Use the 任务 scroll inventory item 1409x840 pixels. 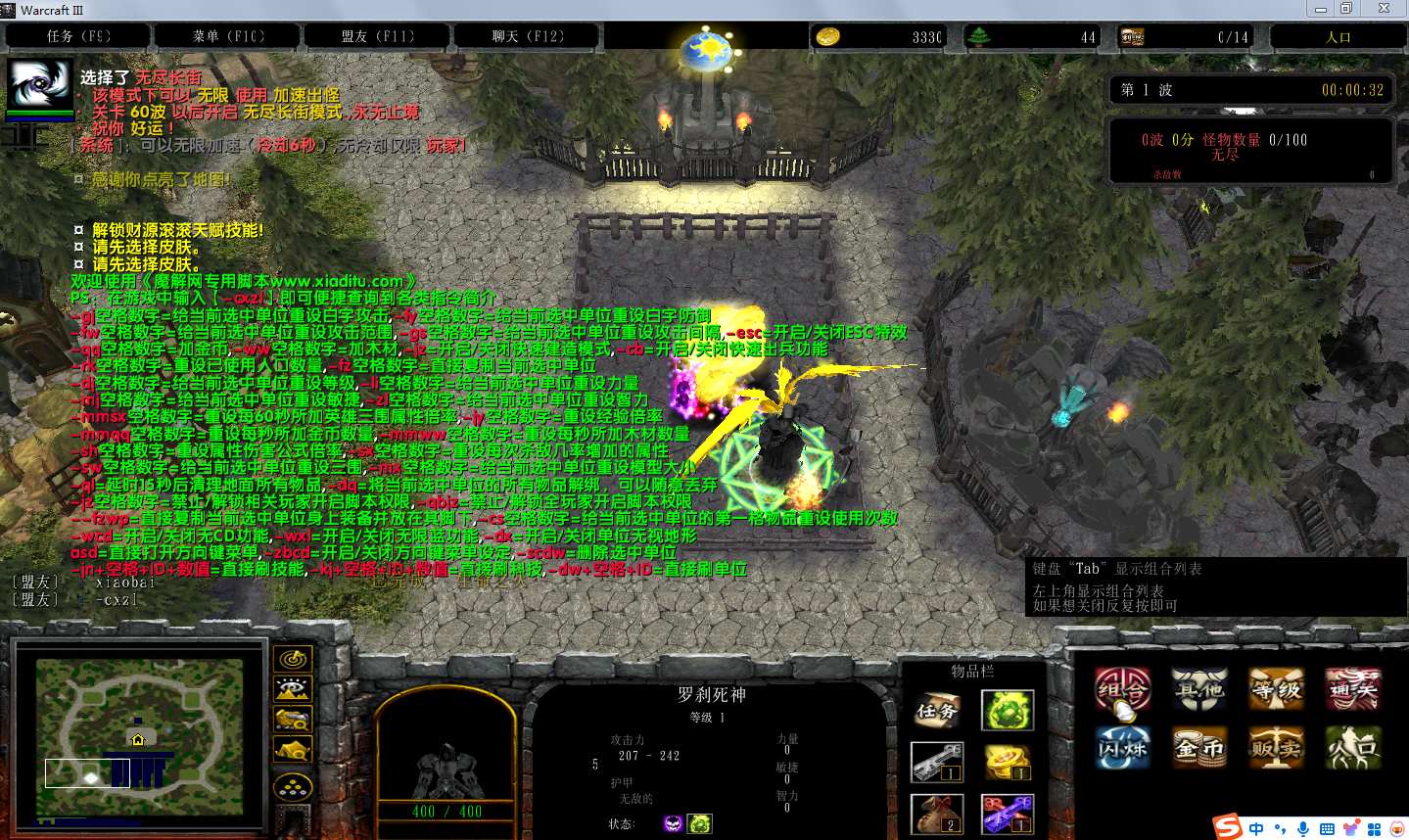[937, 712]
